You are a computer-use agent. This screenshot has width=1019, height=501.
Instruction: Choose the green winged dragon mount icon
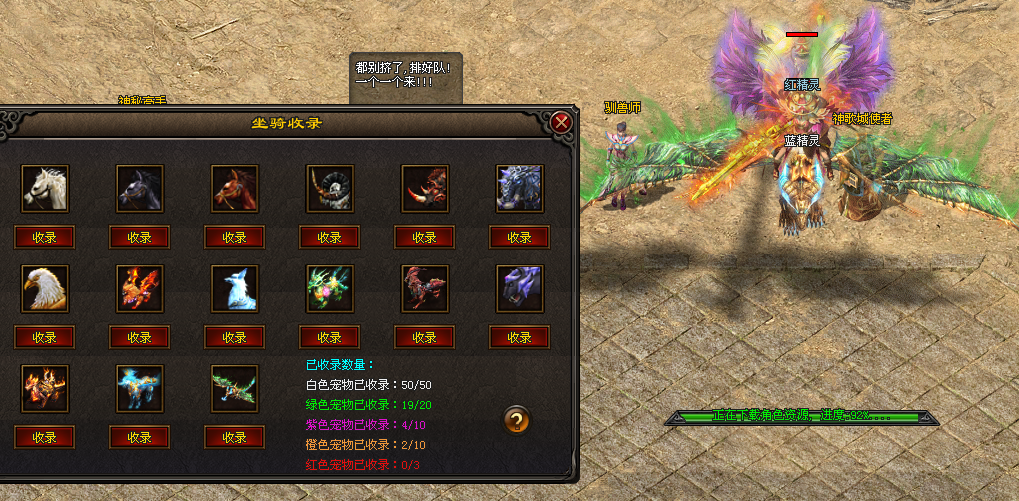[x=235, y=389]
